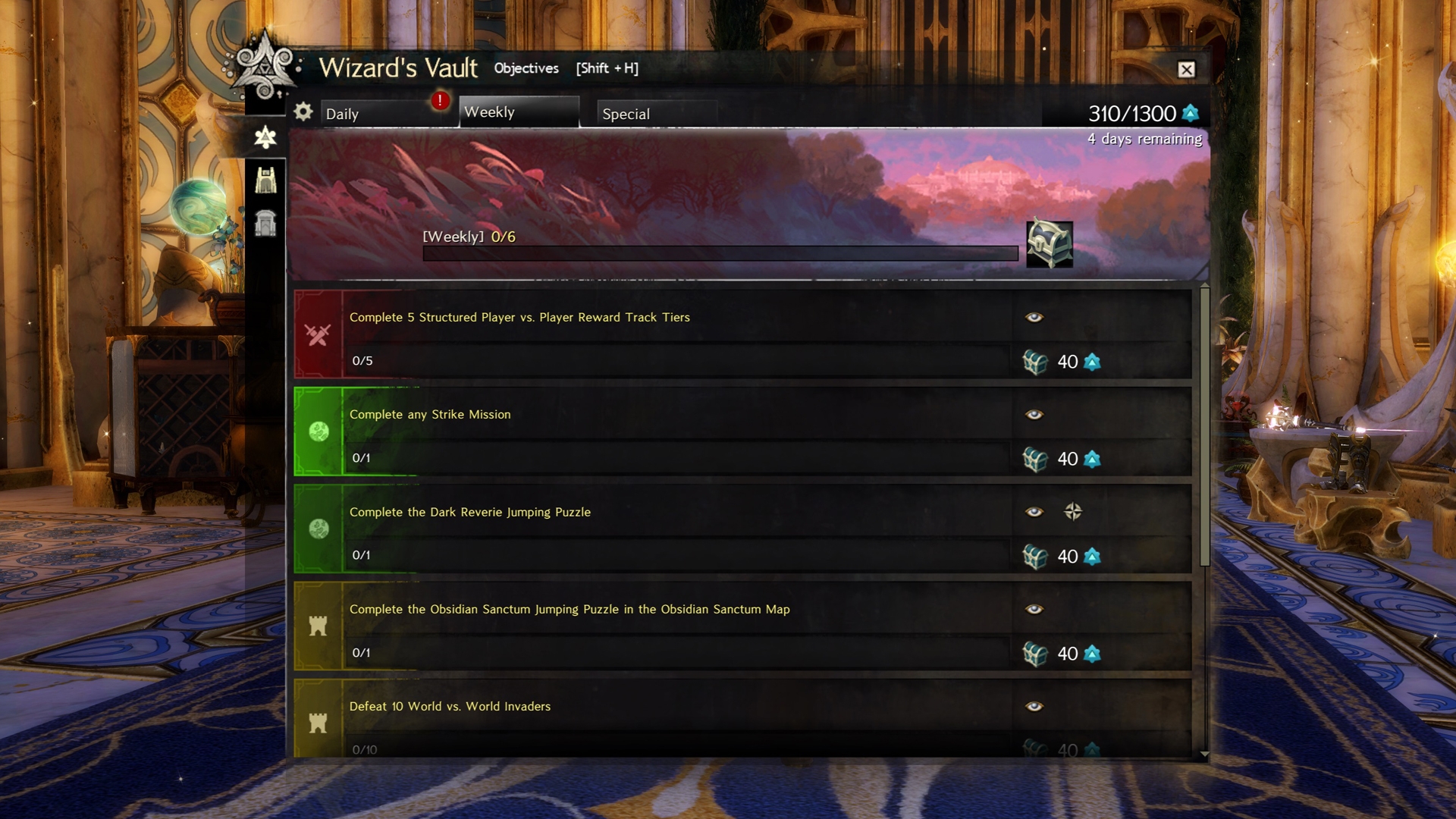
Task: Click the Objectives label in the header
Action: (x=526, y=68)
